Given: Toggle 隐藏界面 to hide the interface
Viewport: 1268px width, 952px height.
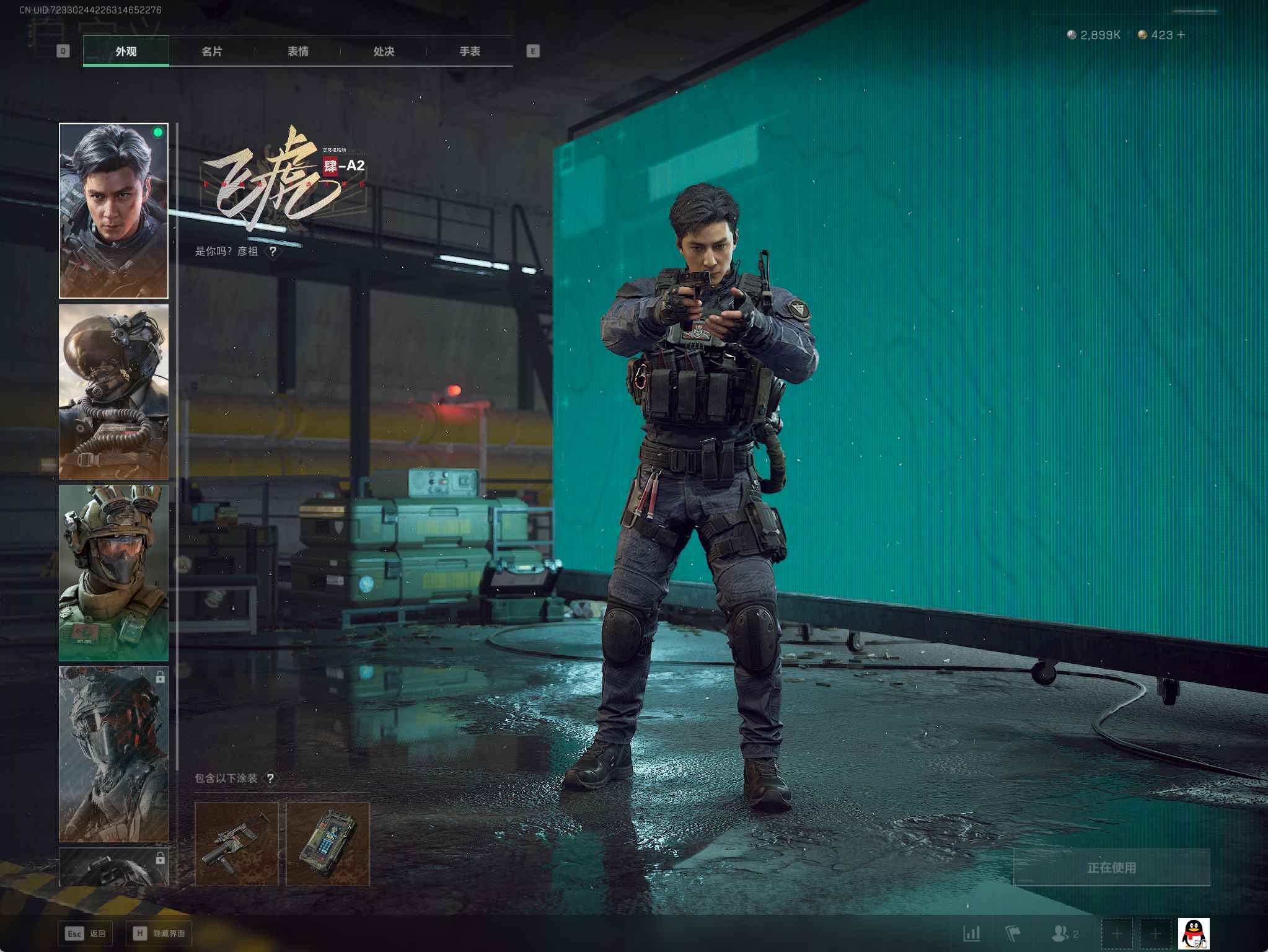Looking at the screenshot, I should (159, 933).
